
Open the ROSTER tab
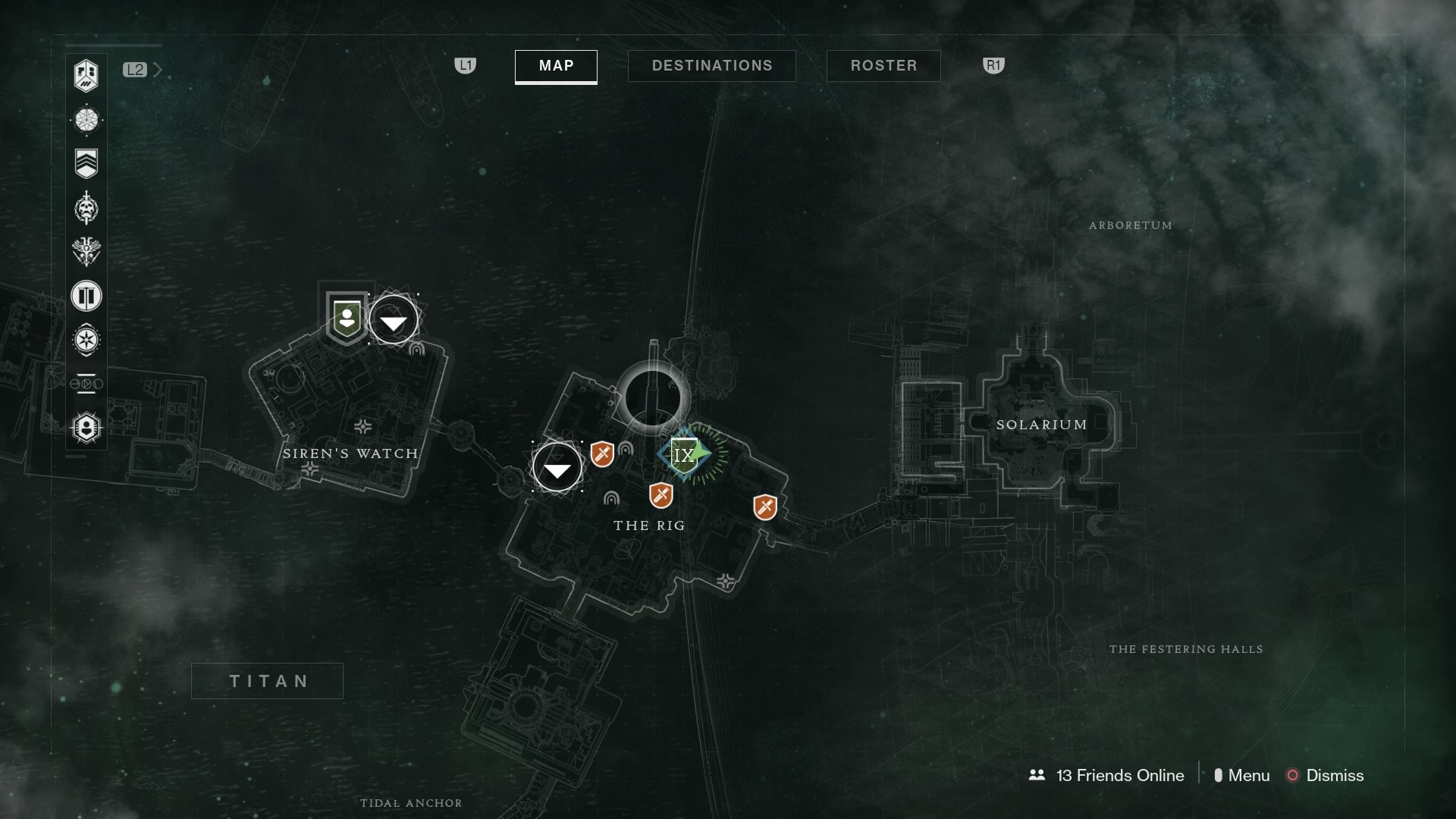pos(883,65)
